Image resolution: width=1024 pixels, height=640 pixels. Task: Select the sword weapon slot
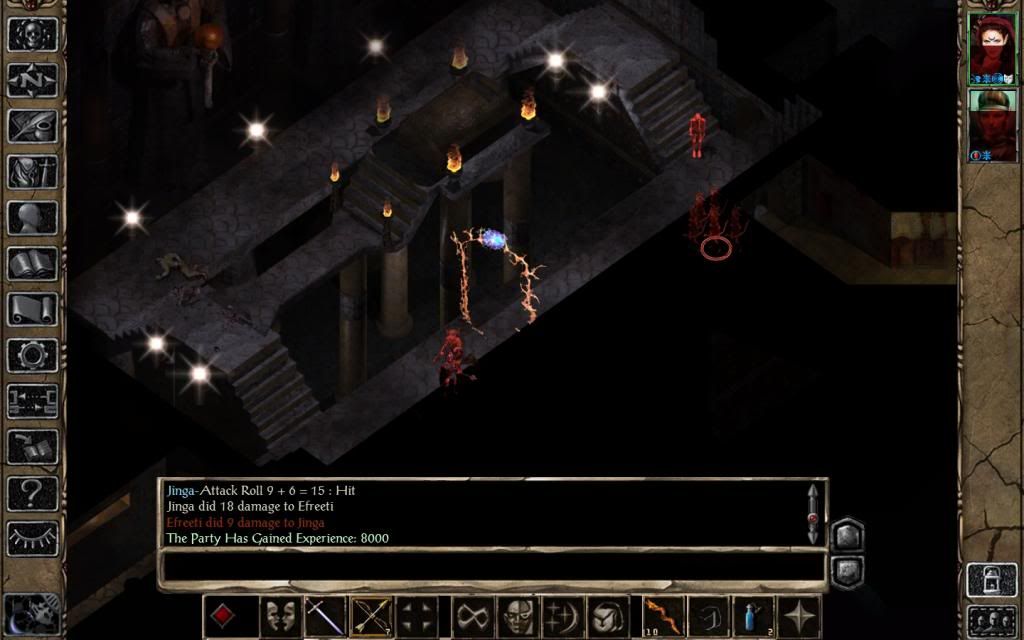(326, 616)
